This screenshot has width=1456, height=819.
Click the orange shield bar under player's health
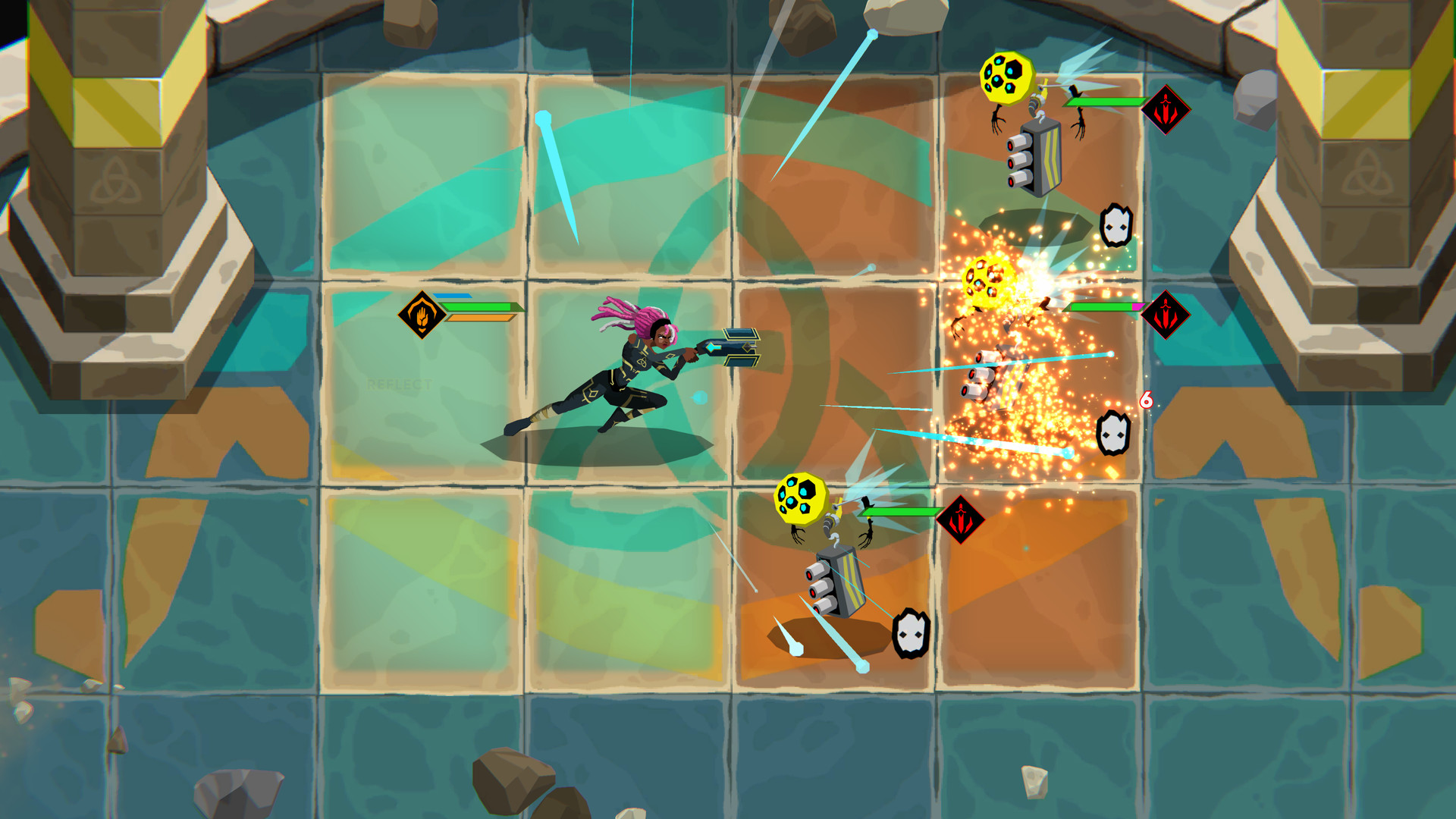point(480,318)
